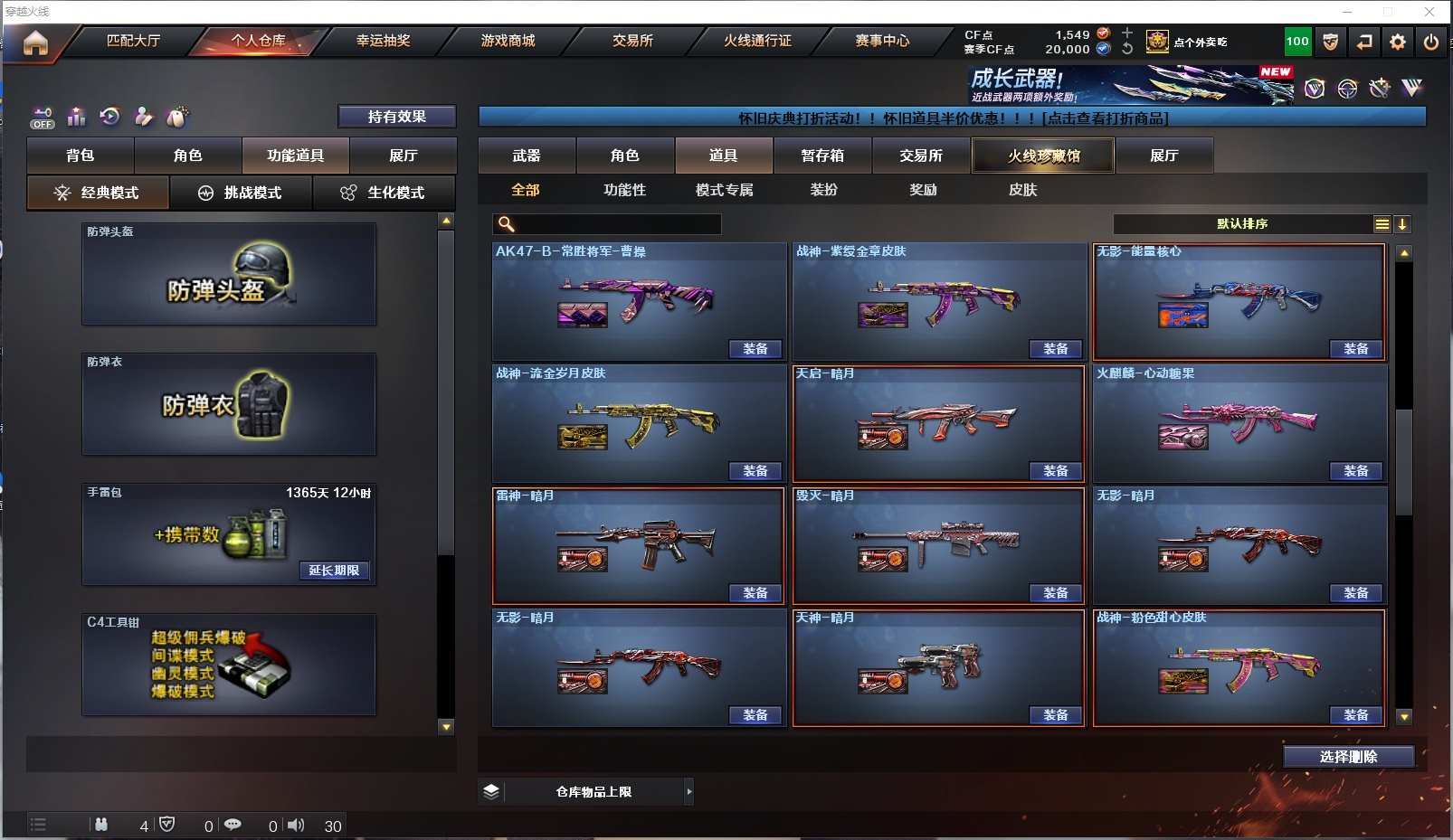The width and height of the screenshot is (1453, 840).
Task: Select the 防弹头盔 item tile
Action: click(229, 274)
